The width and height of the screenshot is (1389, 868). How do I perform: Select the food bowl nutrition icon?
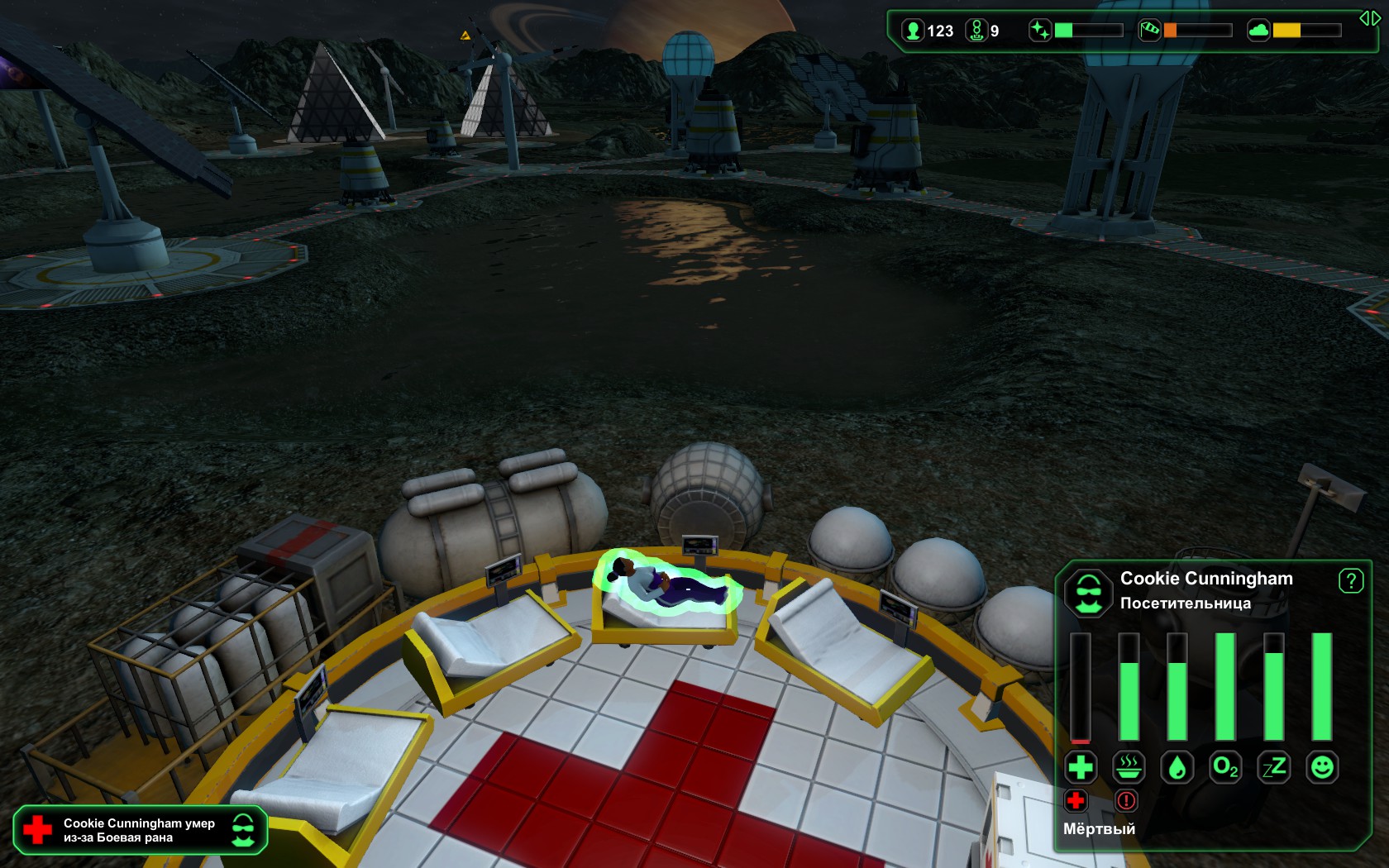tap(1129, 767)
